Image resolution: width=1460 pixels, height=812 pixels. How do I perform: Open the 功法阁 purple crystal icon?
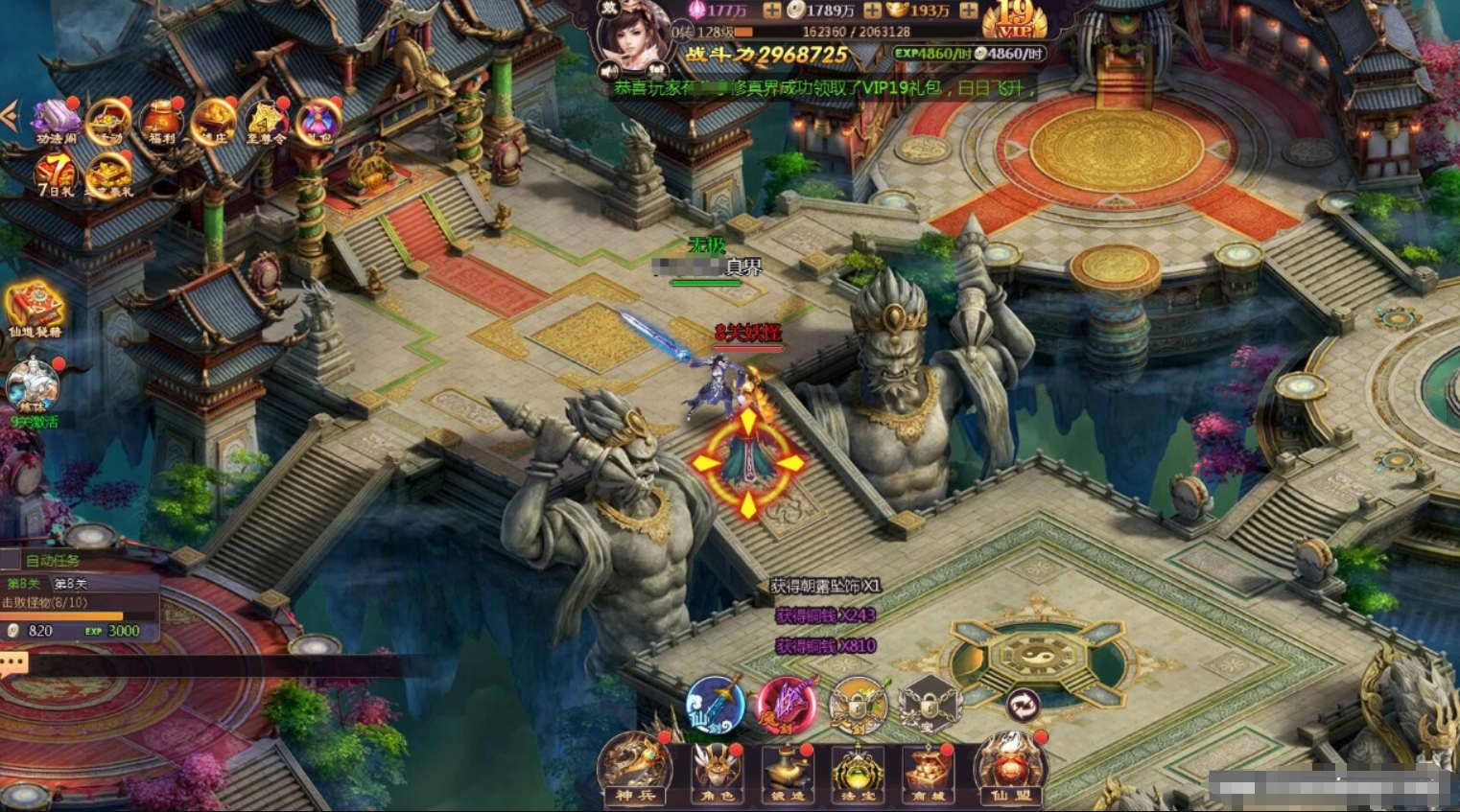(56, 122)
